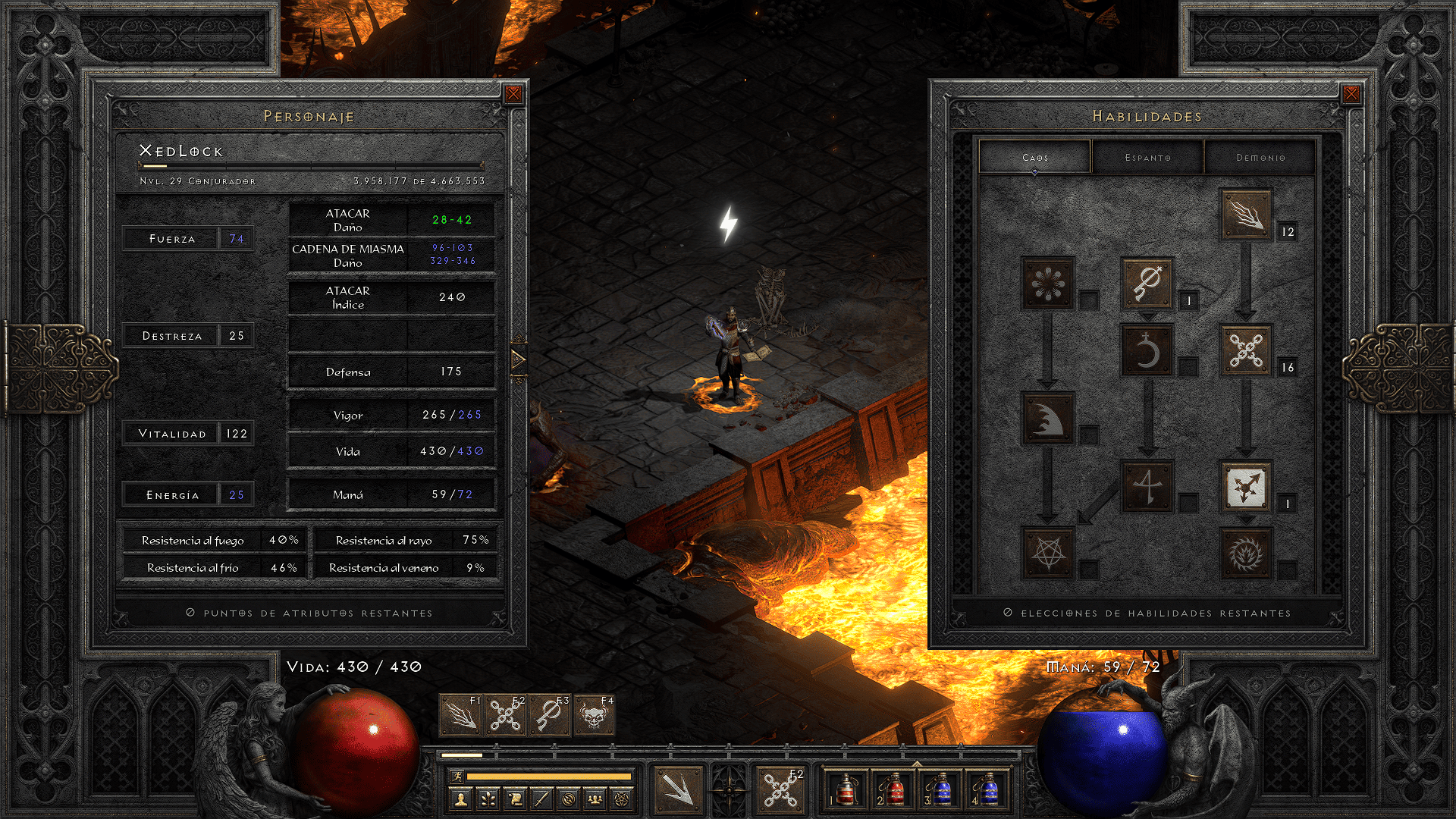Screen dimensions: 1456x819
Task: Close the Personaje character panel
Action: pos(513,94)
